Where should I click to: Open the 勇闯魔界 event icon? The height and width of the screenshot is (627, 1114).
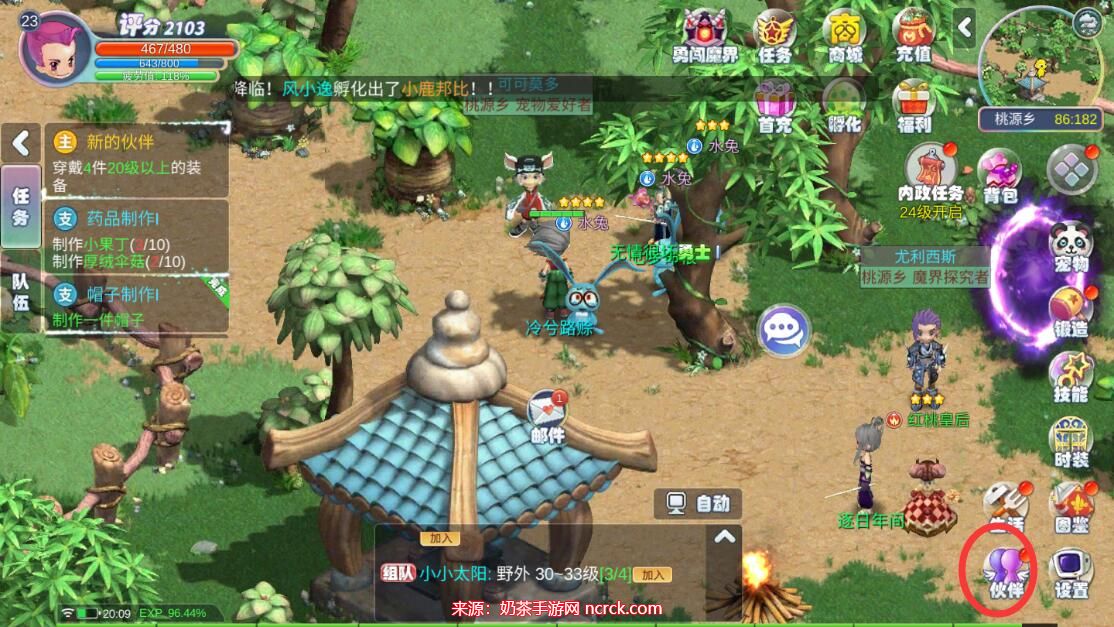point(705,35)
